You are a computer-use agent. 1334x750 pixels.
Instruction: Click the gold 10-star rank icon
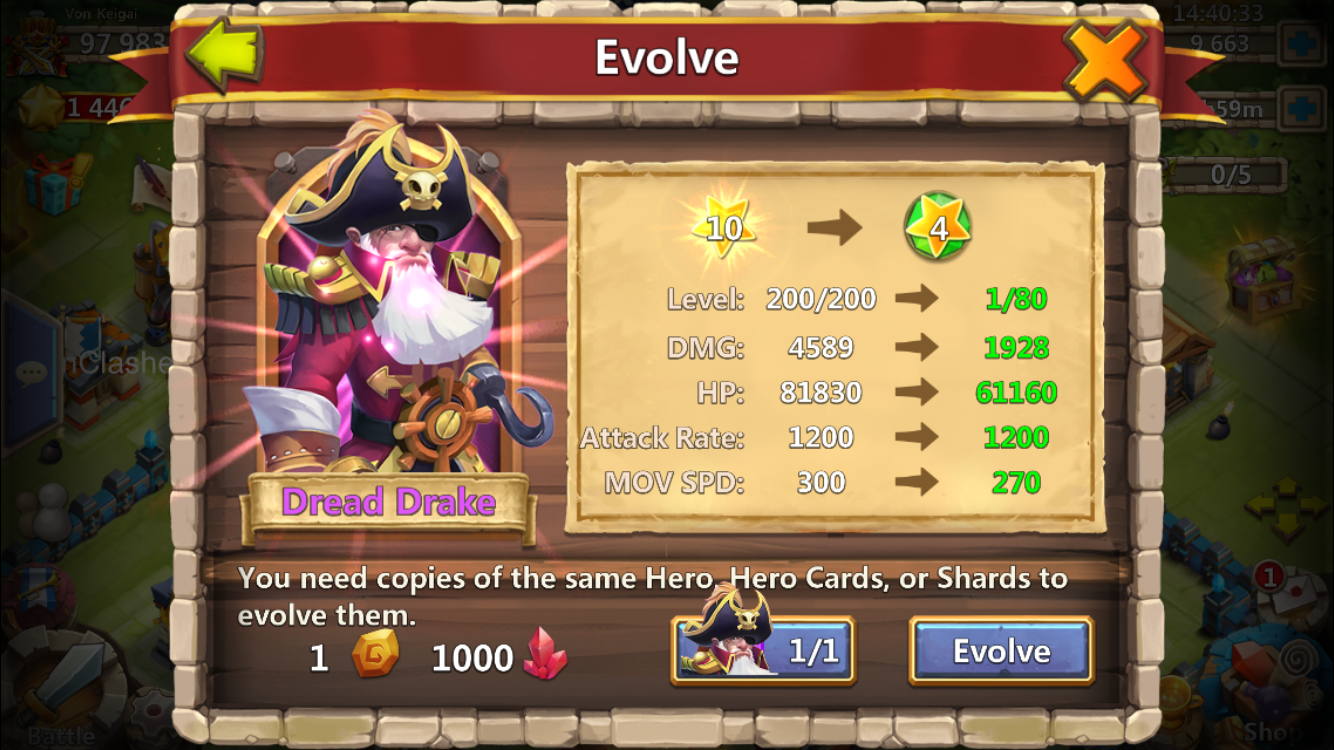[725, 227]
